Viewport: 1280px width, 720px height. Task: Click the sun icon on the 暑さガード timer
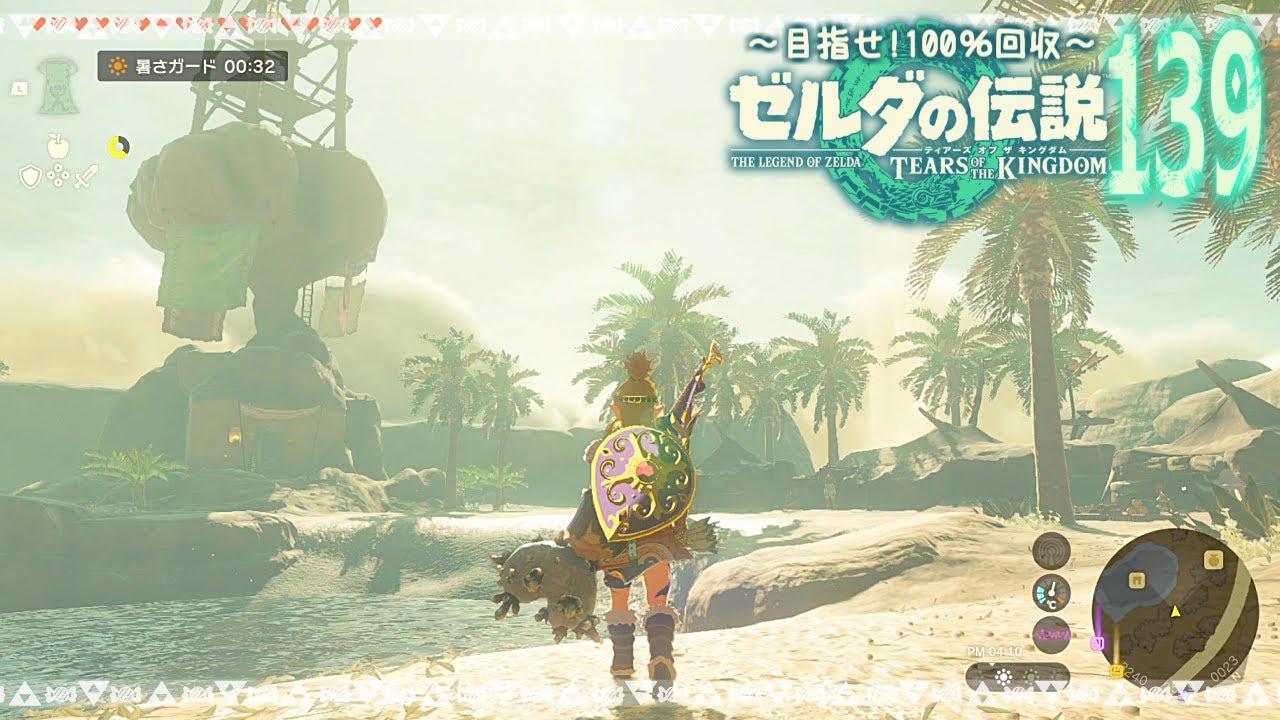(118, 66)
